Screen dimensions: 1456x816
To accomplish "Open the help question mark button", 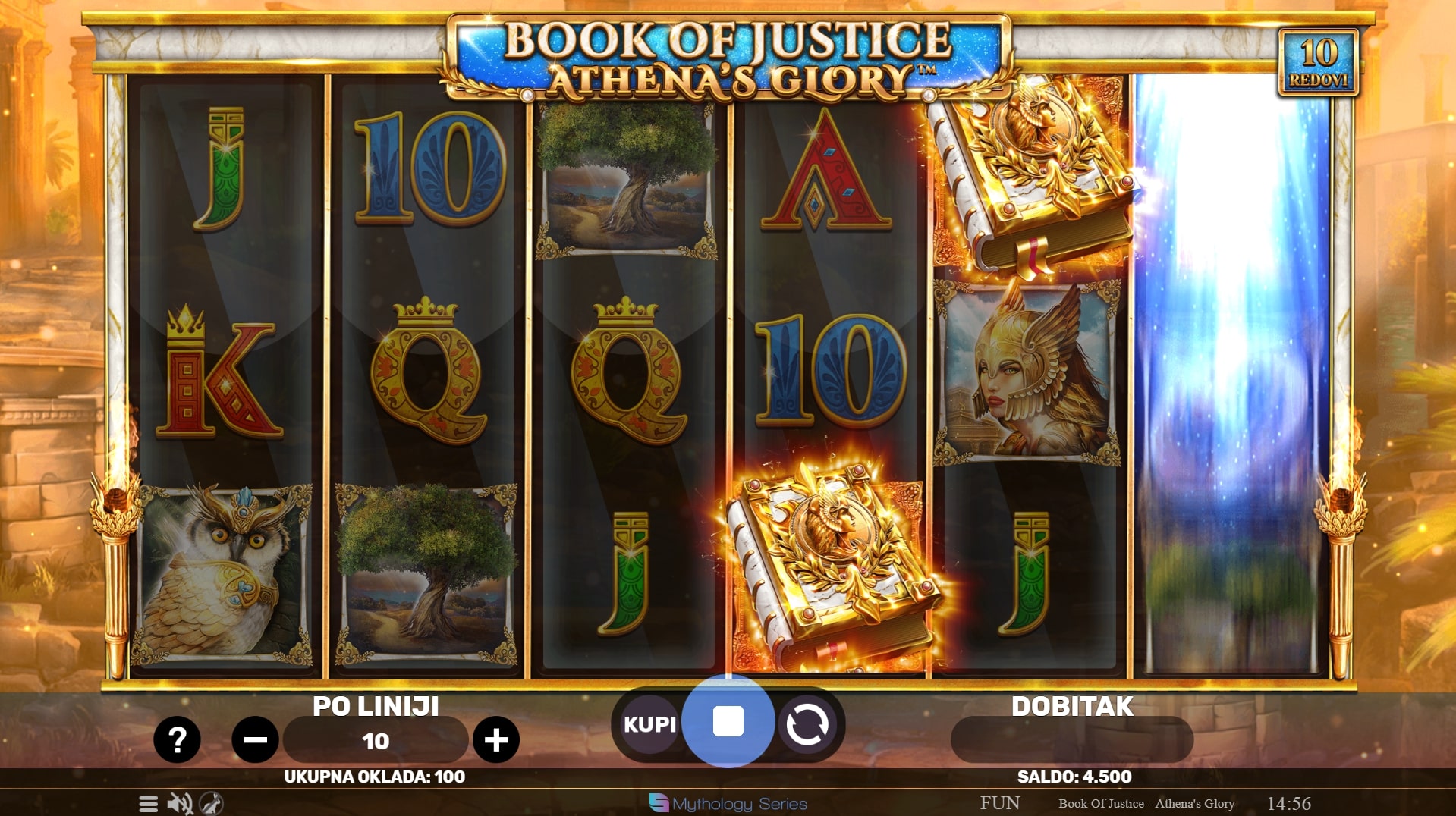I will point(177,739).
